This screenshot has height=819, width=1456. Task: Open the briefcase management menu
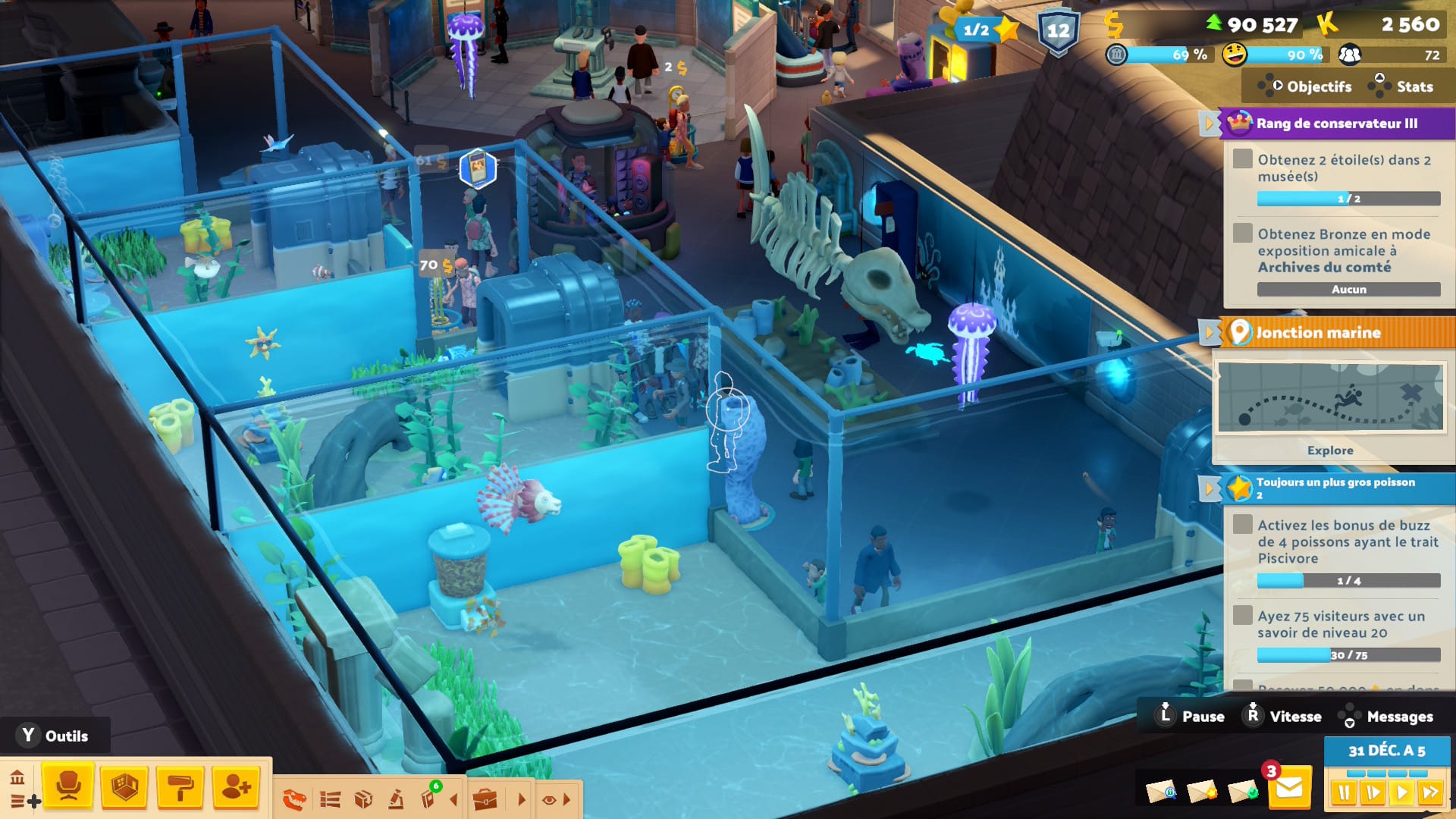click(x=485, y=799)
